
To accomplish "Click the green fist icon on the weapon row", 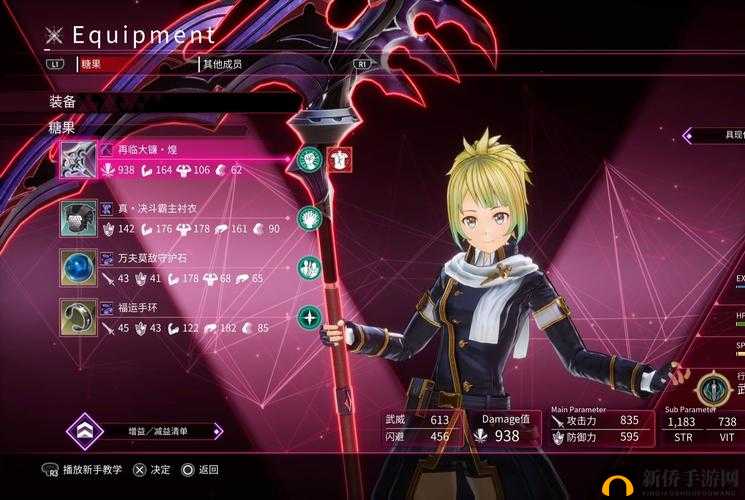I will click(x=311, y=158).
